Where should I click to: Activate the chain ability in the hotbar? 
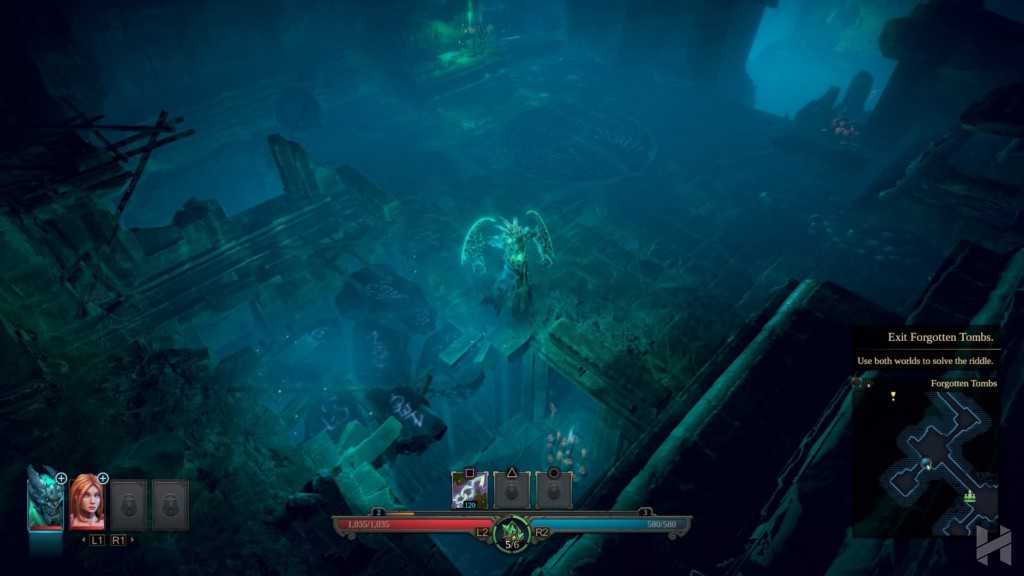pyautogui.click(x=469, y=490)
